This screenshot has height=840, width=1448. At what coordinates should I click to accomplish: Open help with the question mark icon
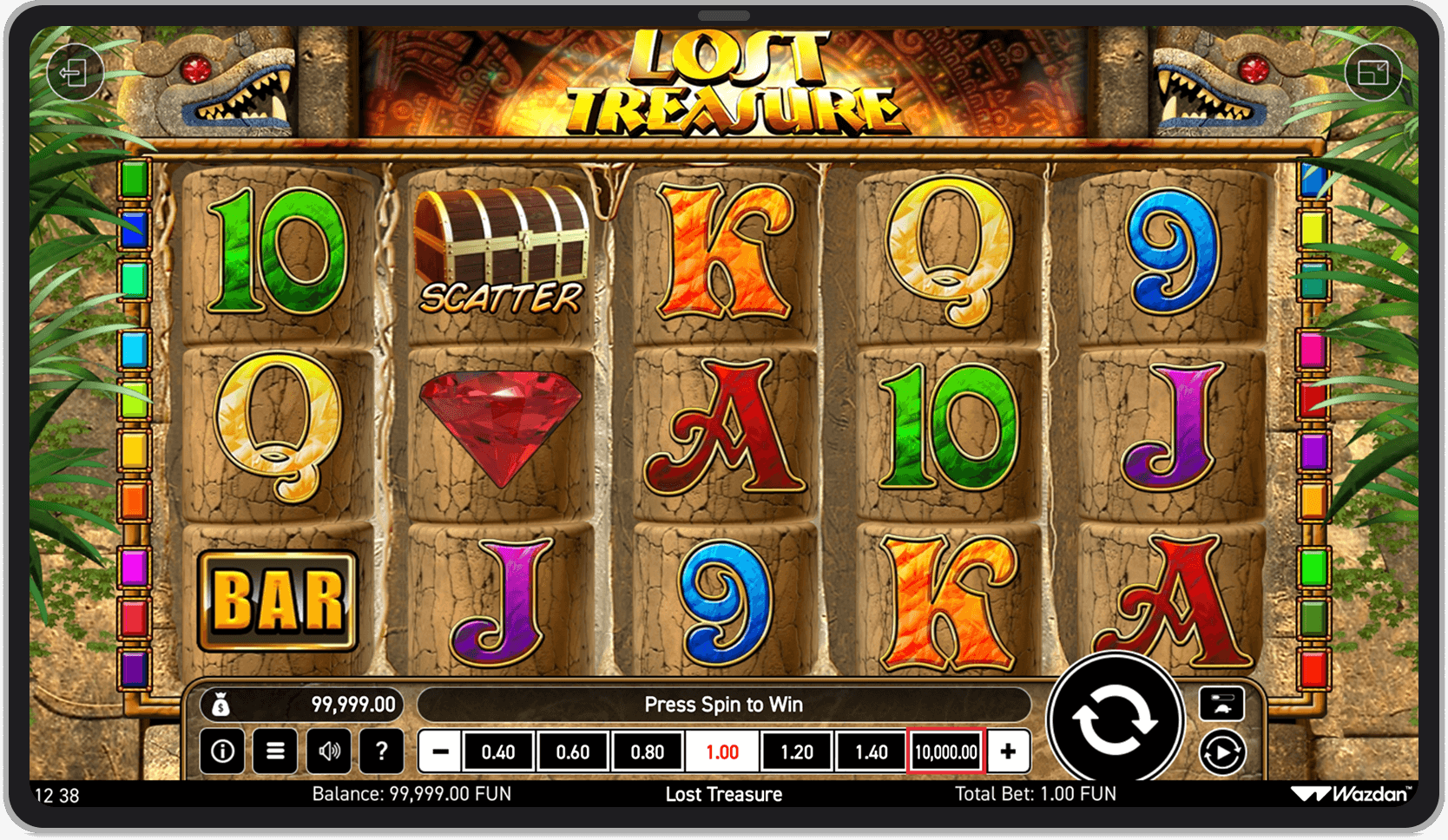382,751
